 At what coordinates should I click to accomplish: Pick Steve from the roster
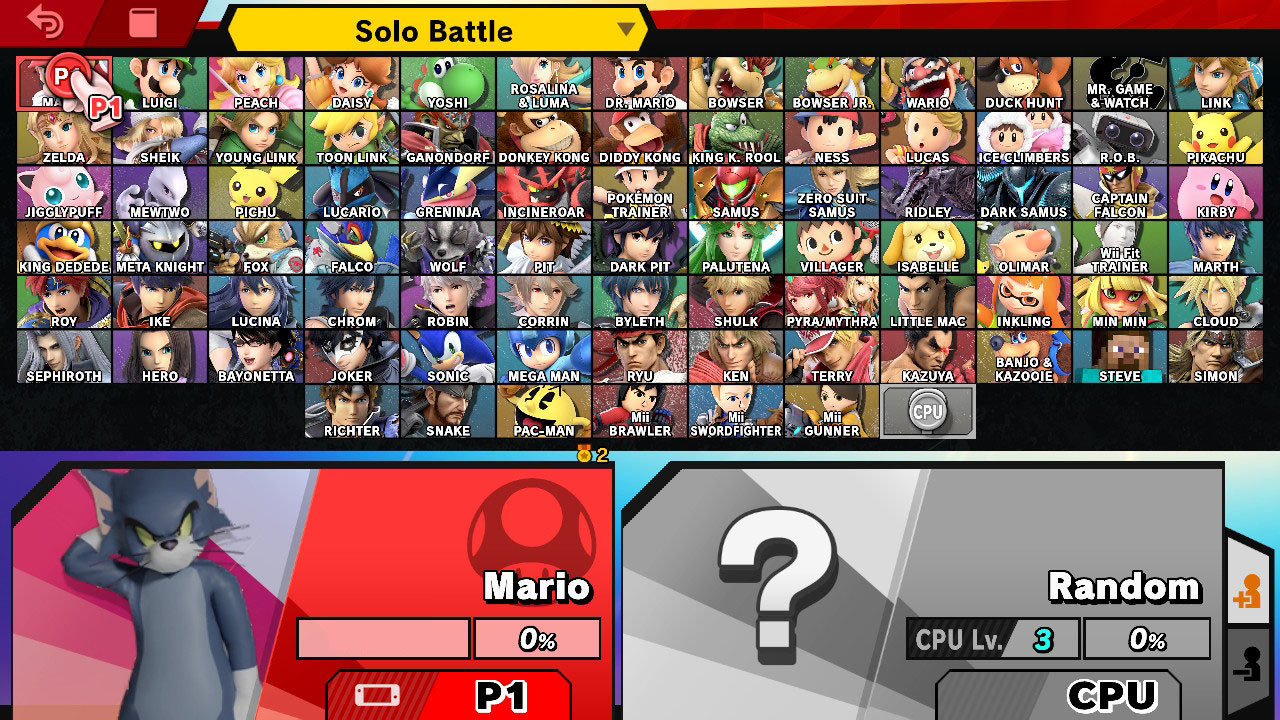[x=1119, y=355]
